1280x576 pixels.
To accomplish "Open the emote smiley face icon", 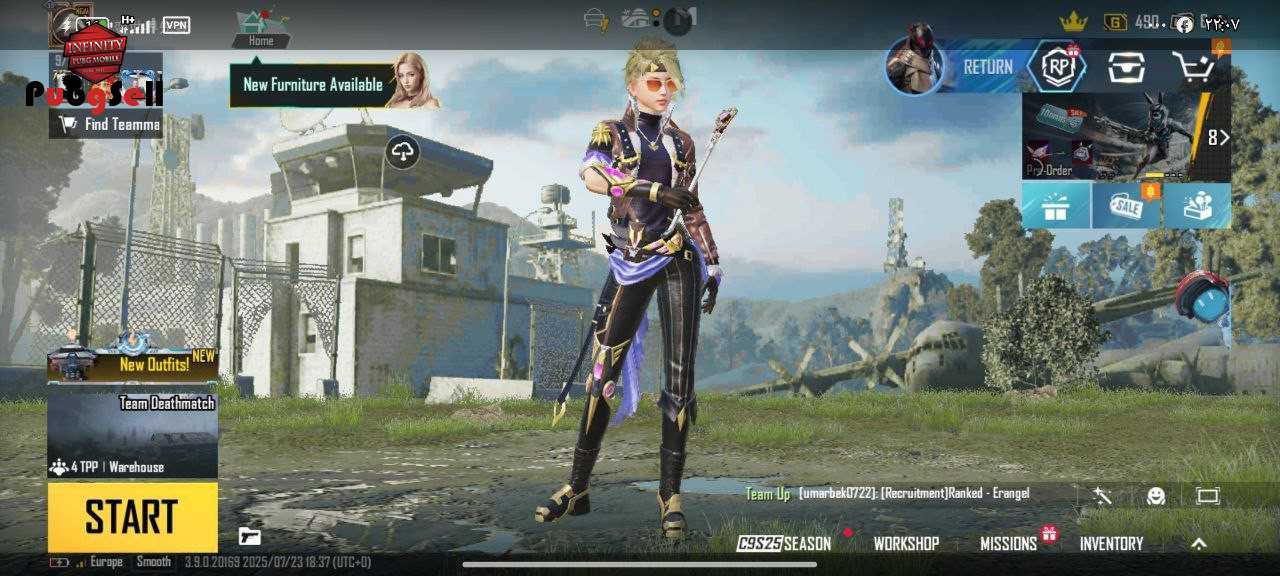I will 1156,496.
